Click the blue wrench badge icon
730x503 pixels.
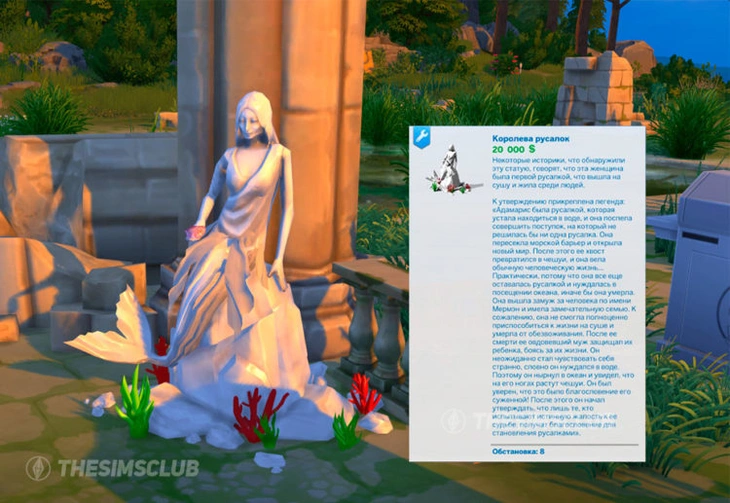click(421, 138)
